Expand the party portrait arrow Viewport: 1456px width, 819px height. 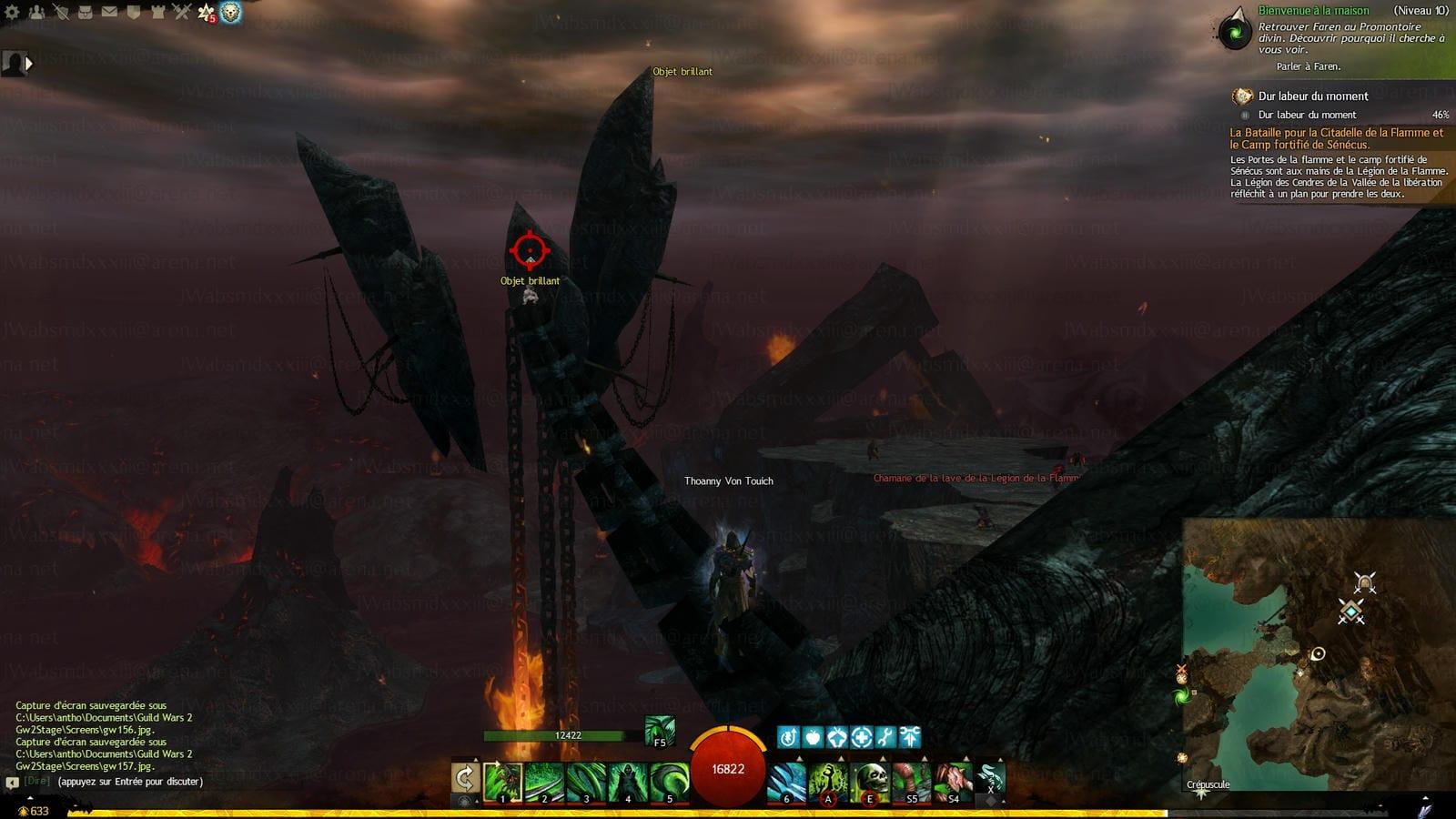pyautogui.click(x=29, y=64)
